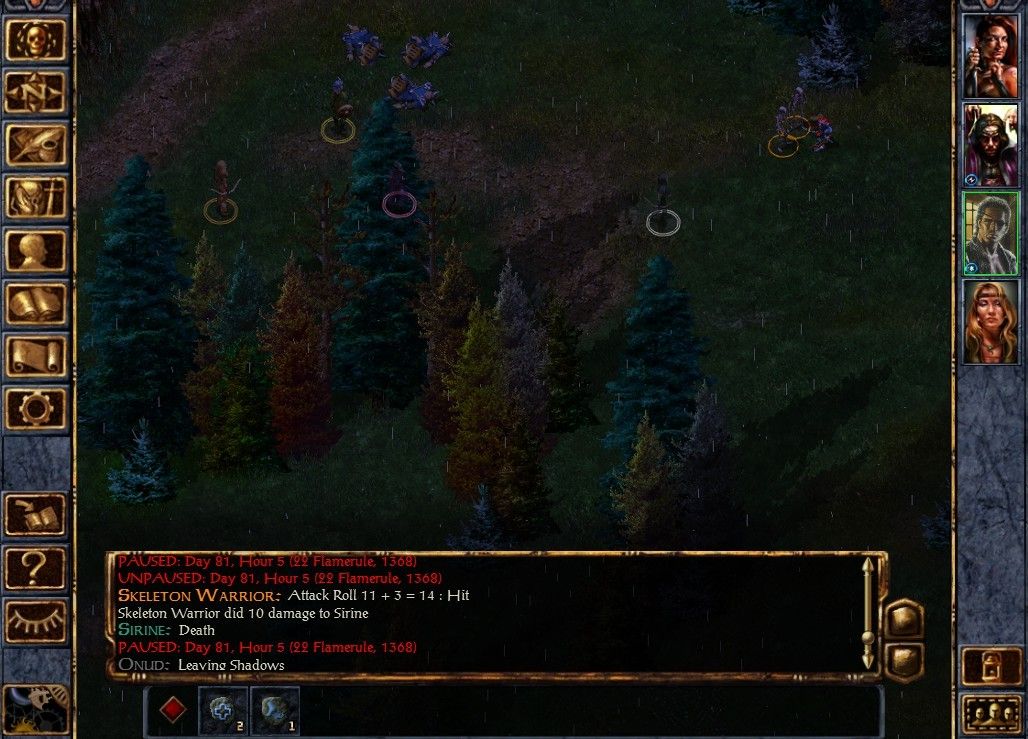Open the journal quill button
The width and height of the screenshot is (1028, 739).
click(36, 145)
